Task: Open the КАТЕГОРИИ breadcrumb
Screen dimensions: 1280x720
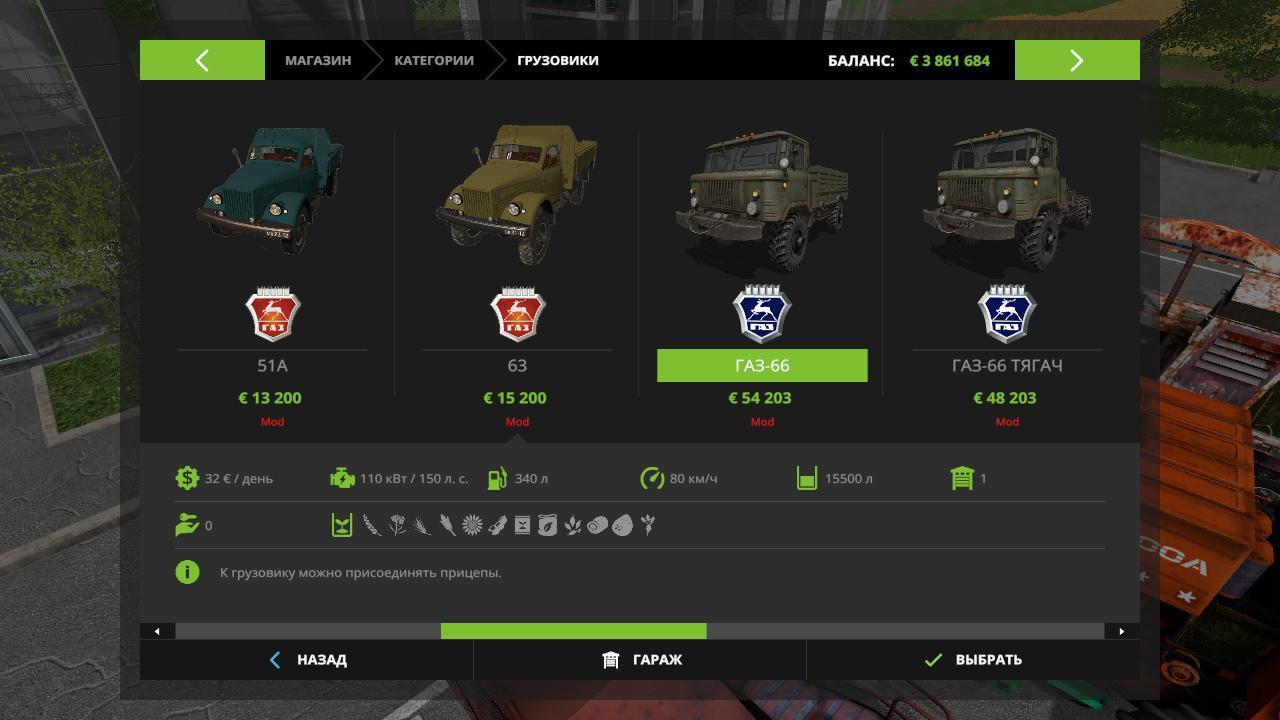Action: click(433, 60)
